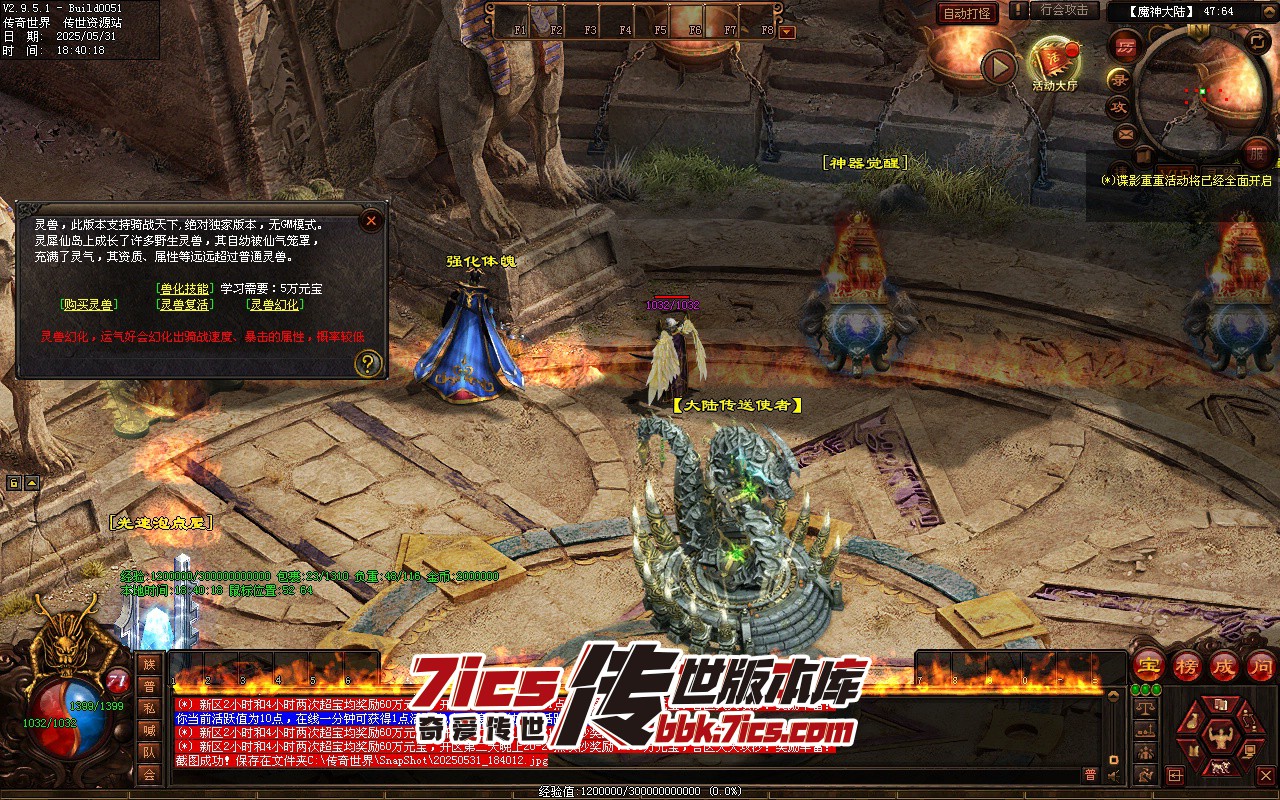
Task: Click the round play arrow button
Action: [998, 67]
